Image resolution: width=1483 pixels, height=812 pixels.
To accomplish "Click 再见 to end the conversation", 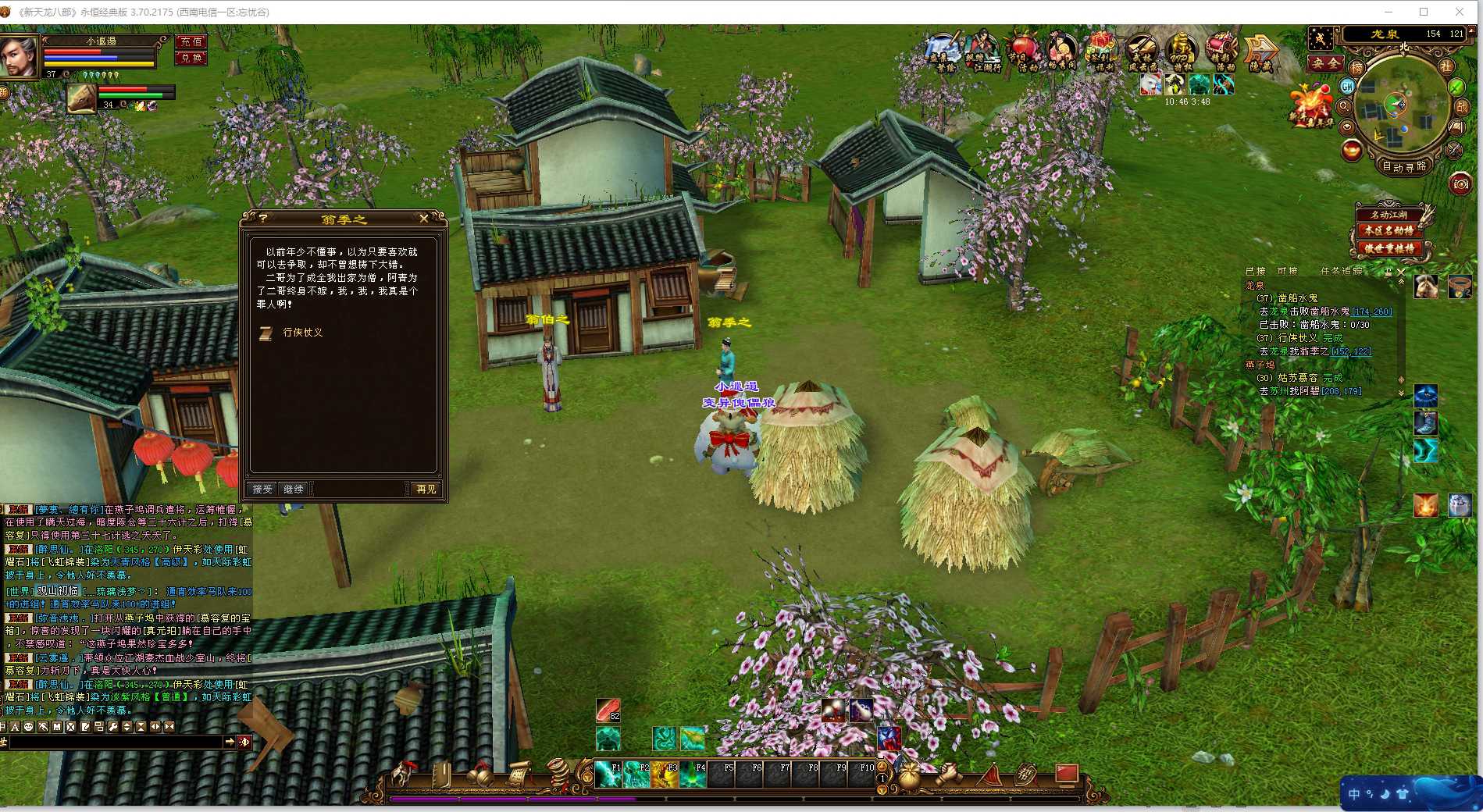I will click(x=426, y=489).
